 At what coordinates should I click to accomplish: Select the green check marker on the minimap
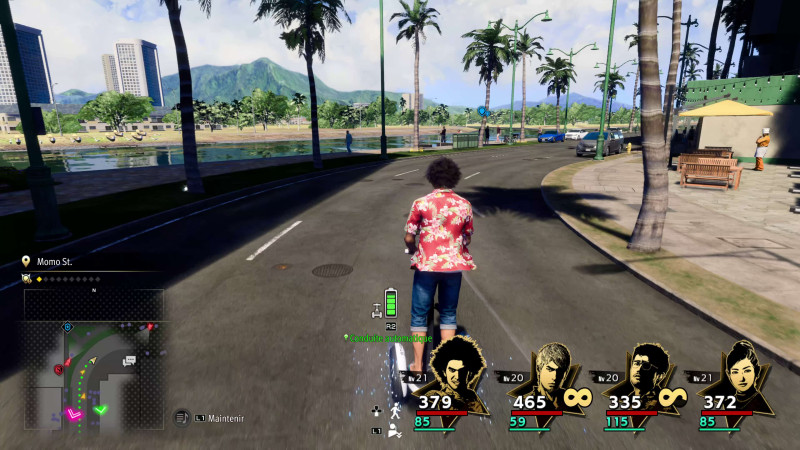(x=100, y=408)
